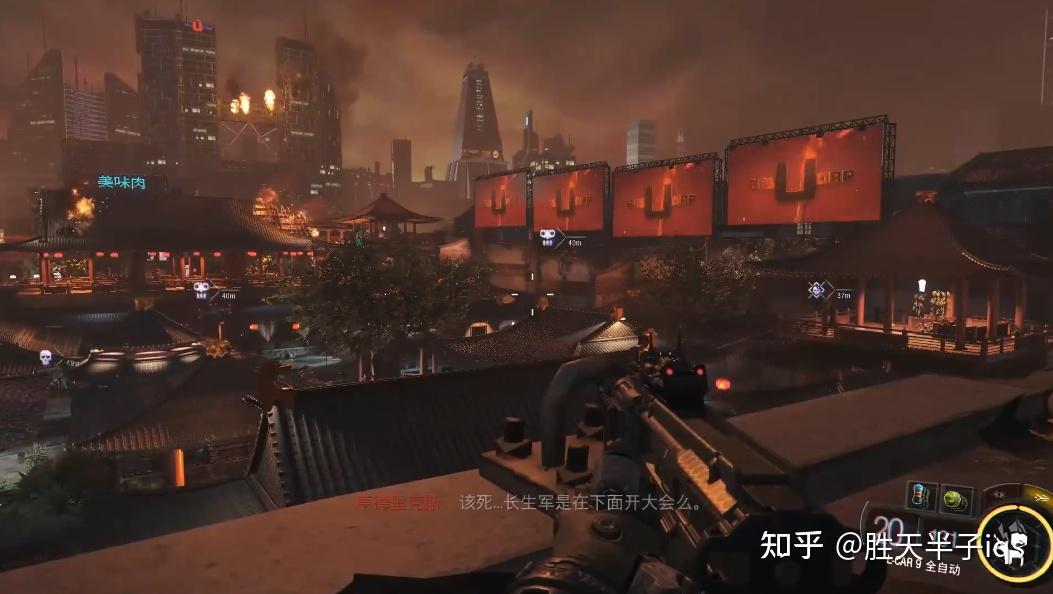The height and width of the screenshot is (594, 1053).
Task: Click the enemy marker showing 40m
Action: tap(203, 290)
